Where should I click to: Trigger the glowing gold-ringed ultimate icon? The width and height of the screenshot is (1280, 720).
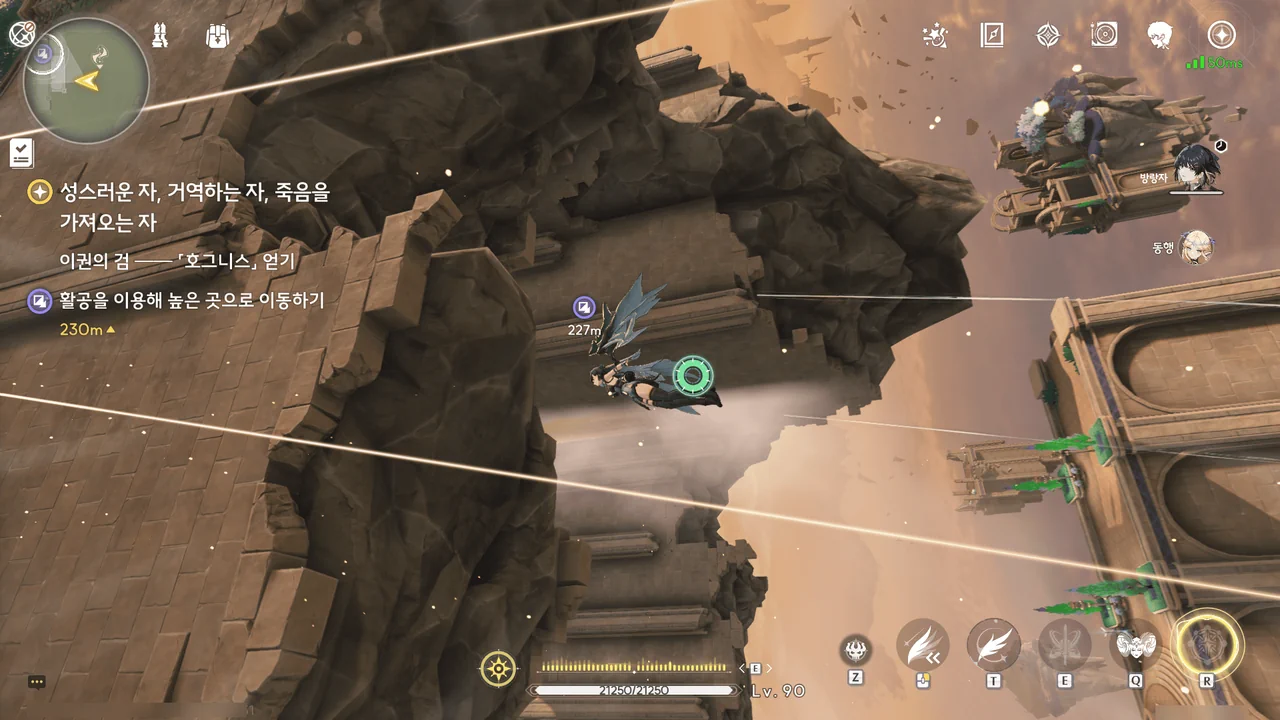point(1207,643)
